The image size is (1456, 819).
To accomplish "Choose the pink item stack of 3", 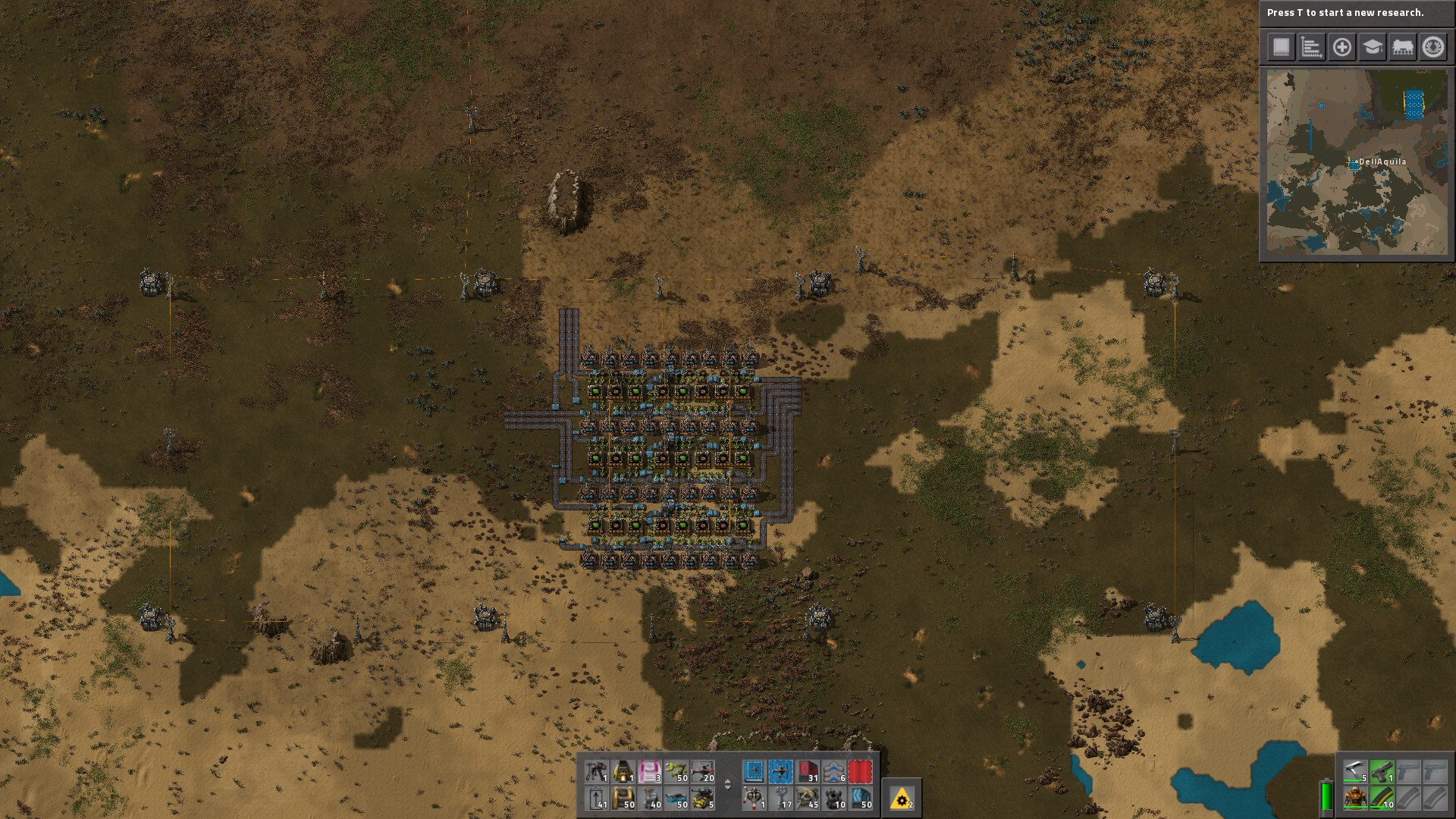I will pos(650,772).
